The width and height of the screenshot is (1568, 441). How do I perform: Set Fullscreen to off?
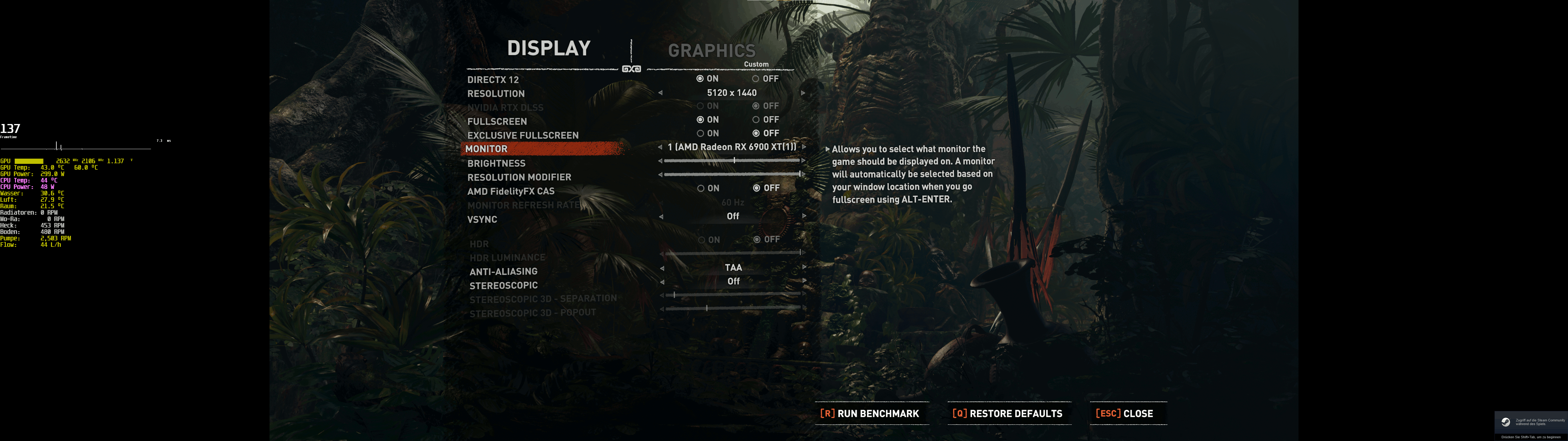coord(756,120)
